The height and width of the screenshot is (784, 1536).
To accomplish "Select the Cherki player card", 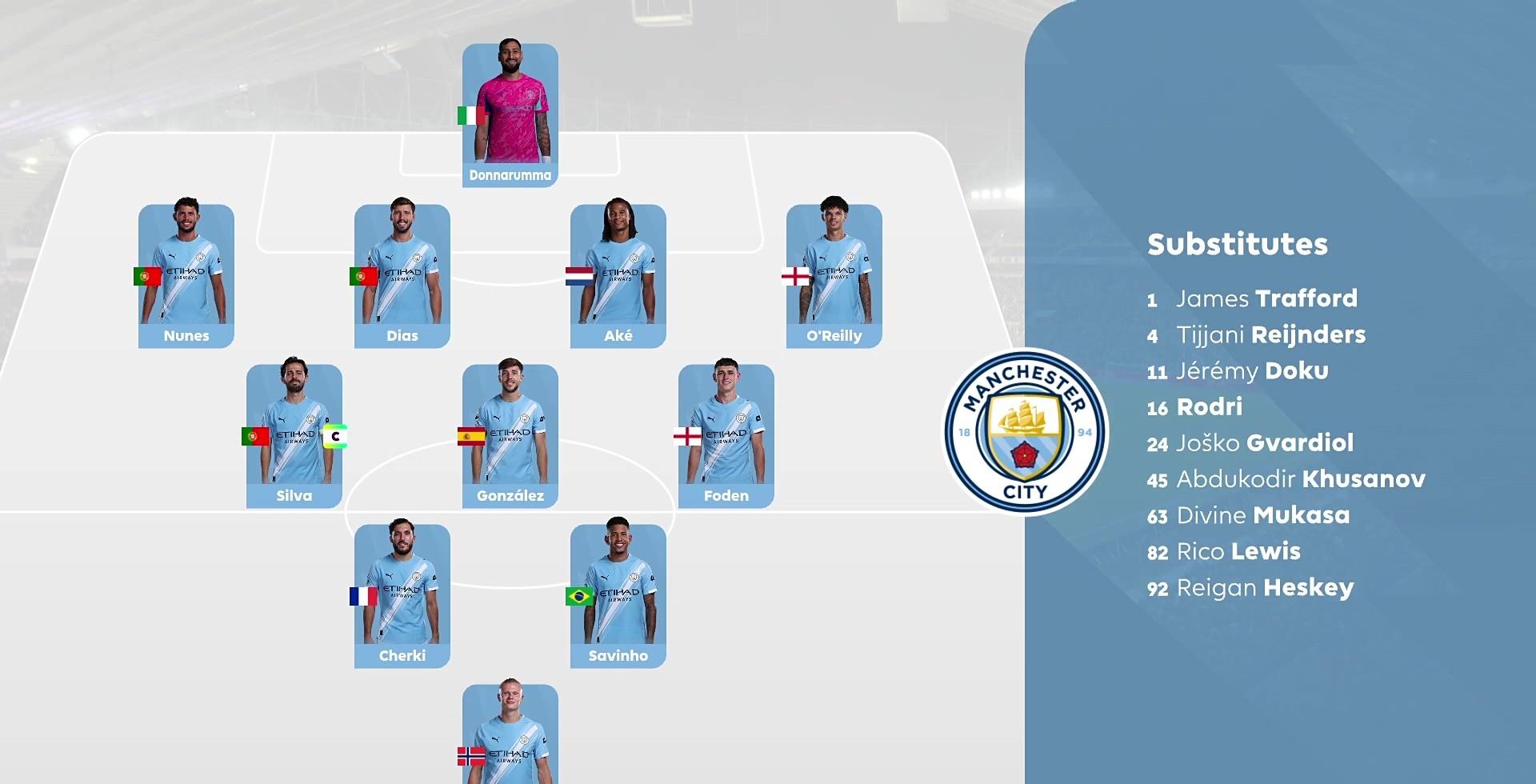I will tap(402, 596).
